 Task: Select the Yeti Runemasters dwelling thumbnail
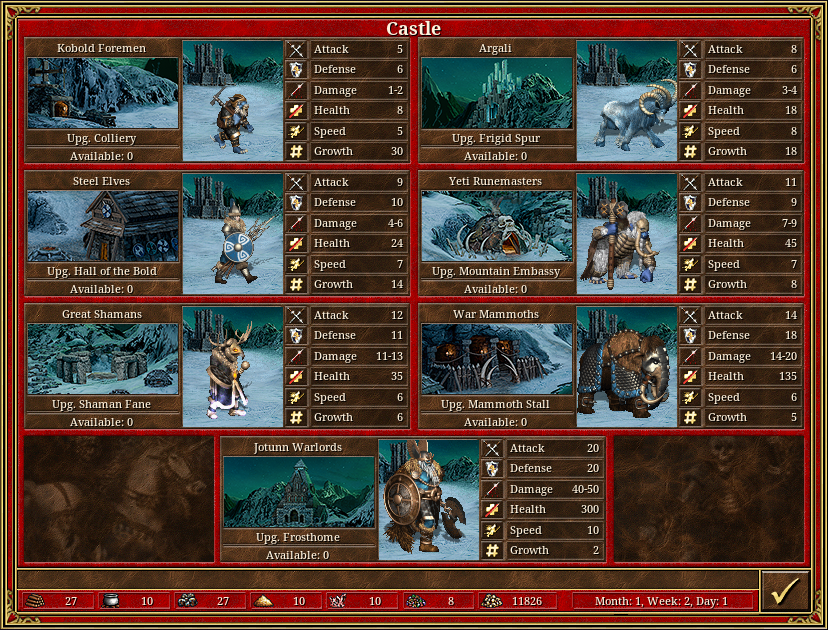496,226
